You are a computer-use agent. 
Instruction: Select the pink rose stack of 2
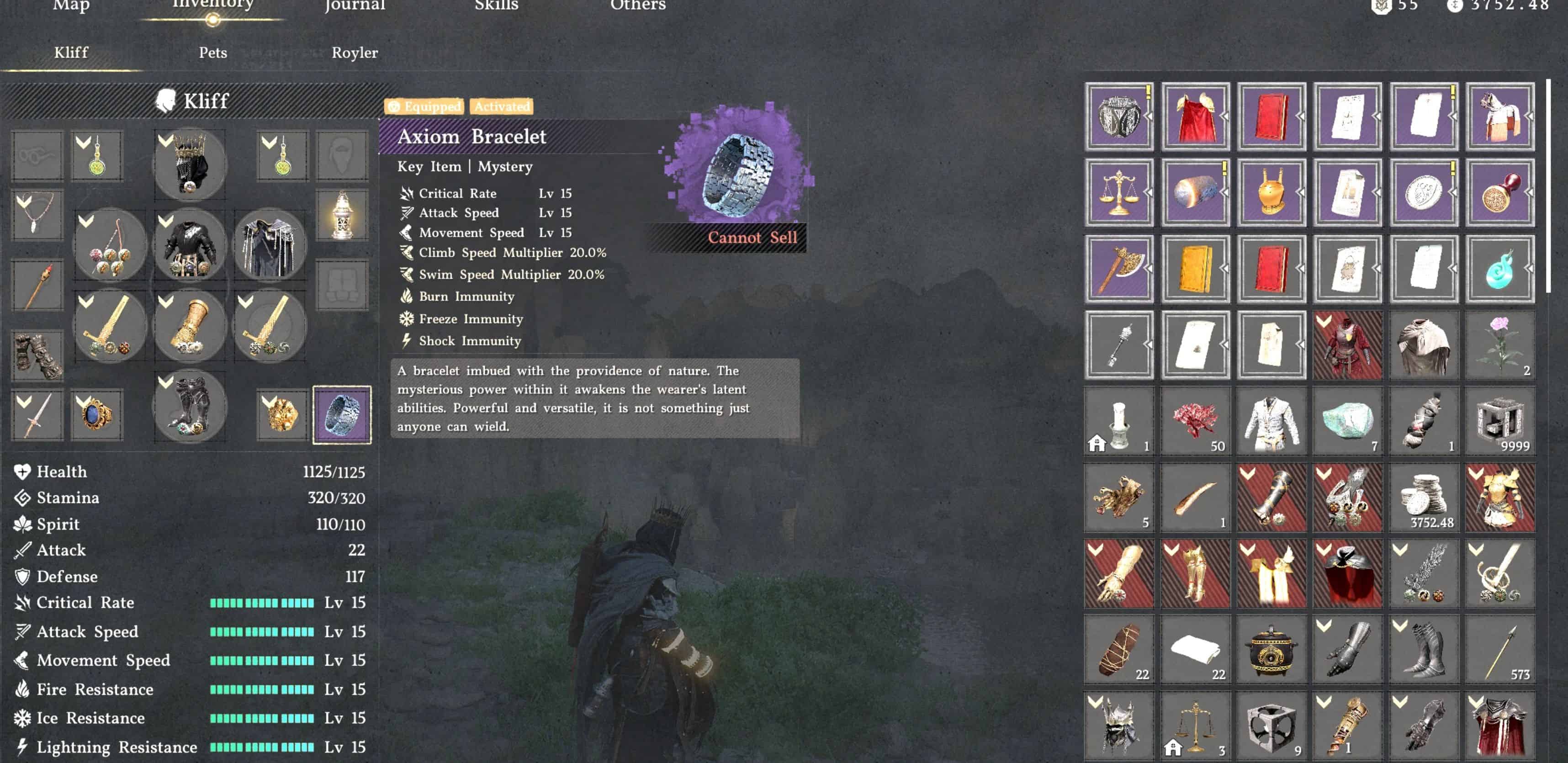[1500, 344]
